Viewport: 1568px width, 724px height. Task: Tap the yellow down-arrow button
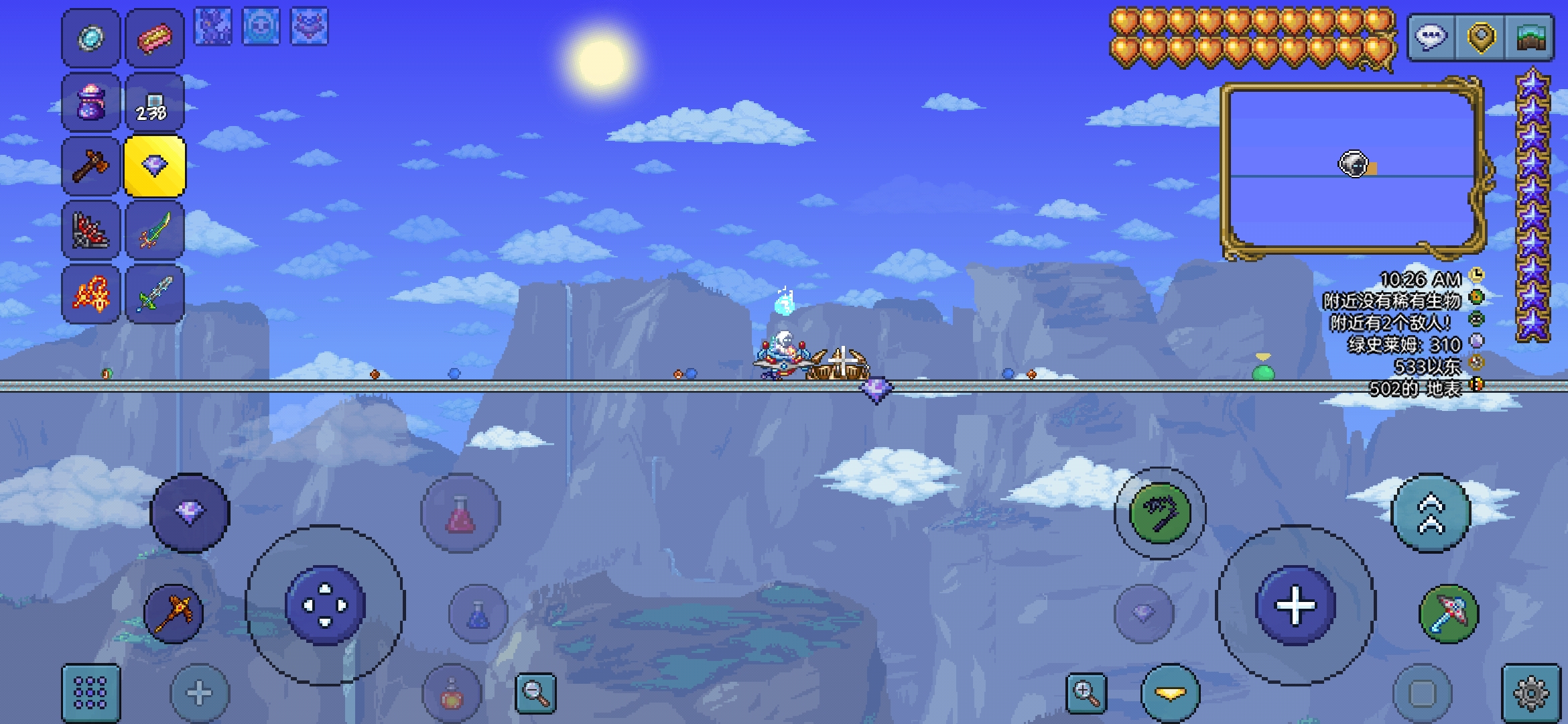[x=1170, y=694]
